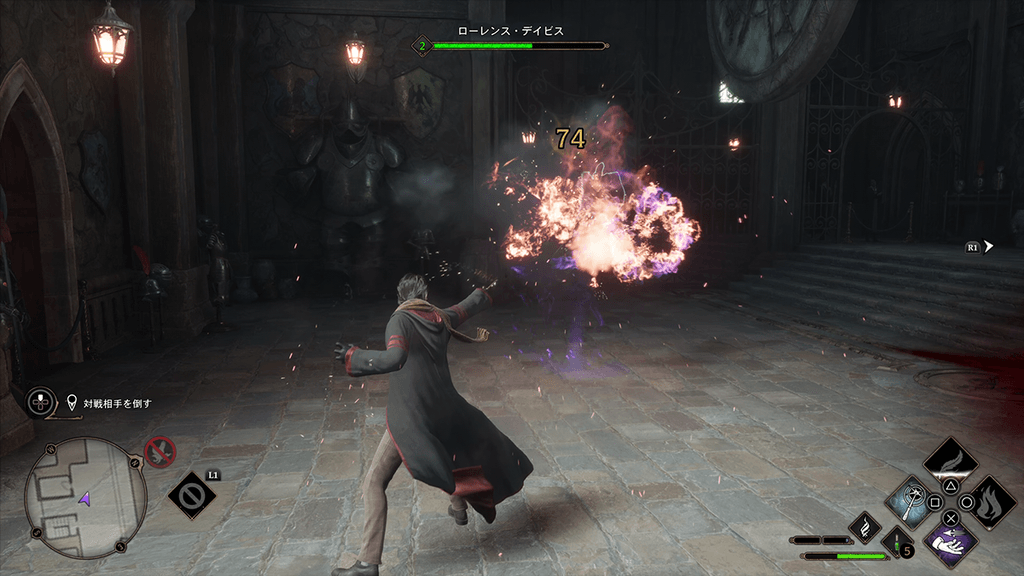Trigger the wand spell in the left diamond
The height and width of the screenshot is (576, 1024).
click(910, 501)
